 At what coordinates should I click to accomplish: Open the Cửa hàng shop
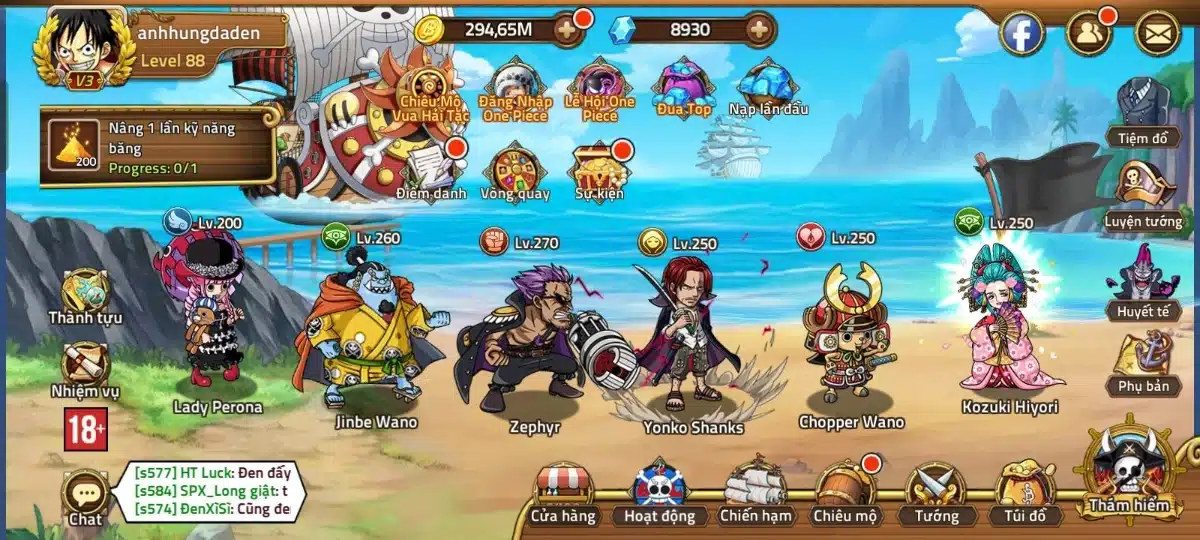[x=565, y=491]
